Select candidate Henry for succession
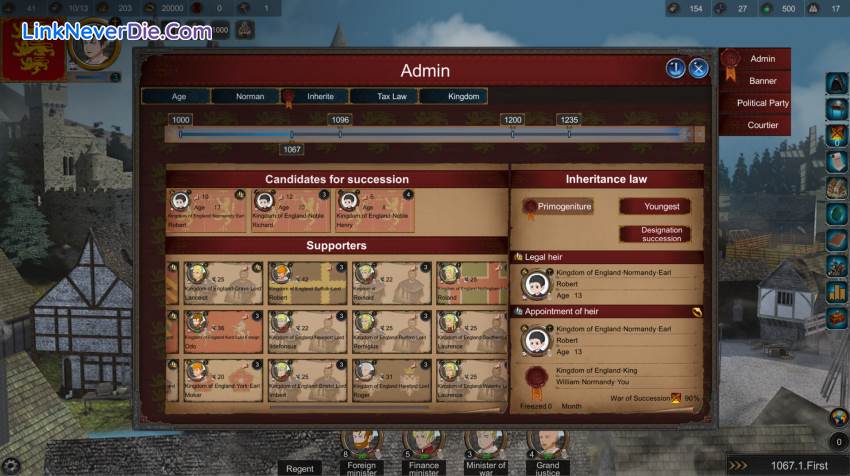Screen dimensions: 850x476 pos(375,210)
